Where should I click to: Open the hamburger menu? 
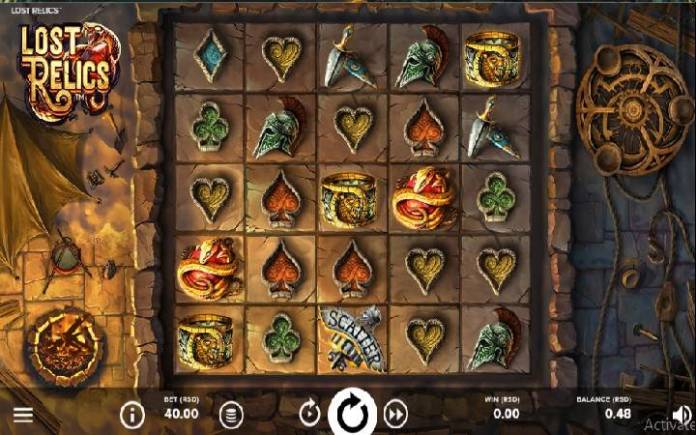coord(22,414)
